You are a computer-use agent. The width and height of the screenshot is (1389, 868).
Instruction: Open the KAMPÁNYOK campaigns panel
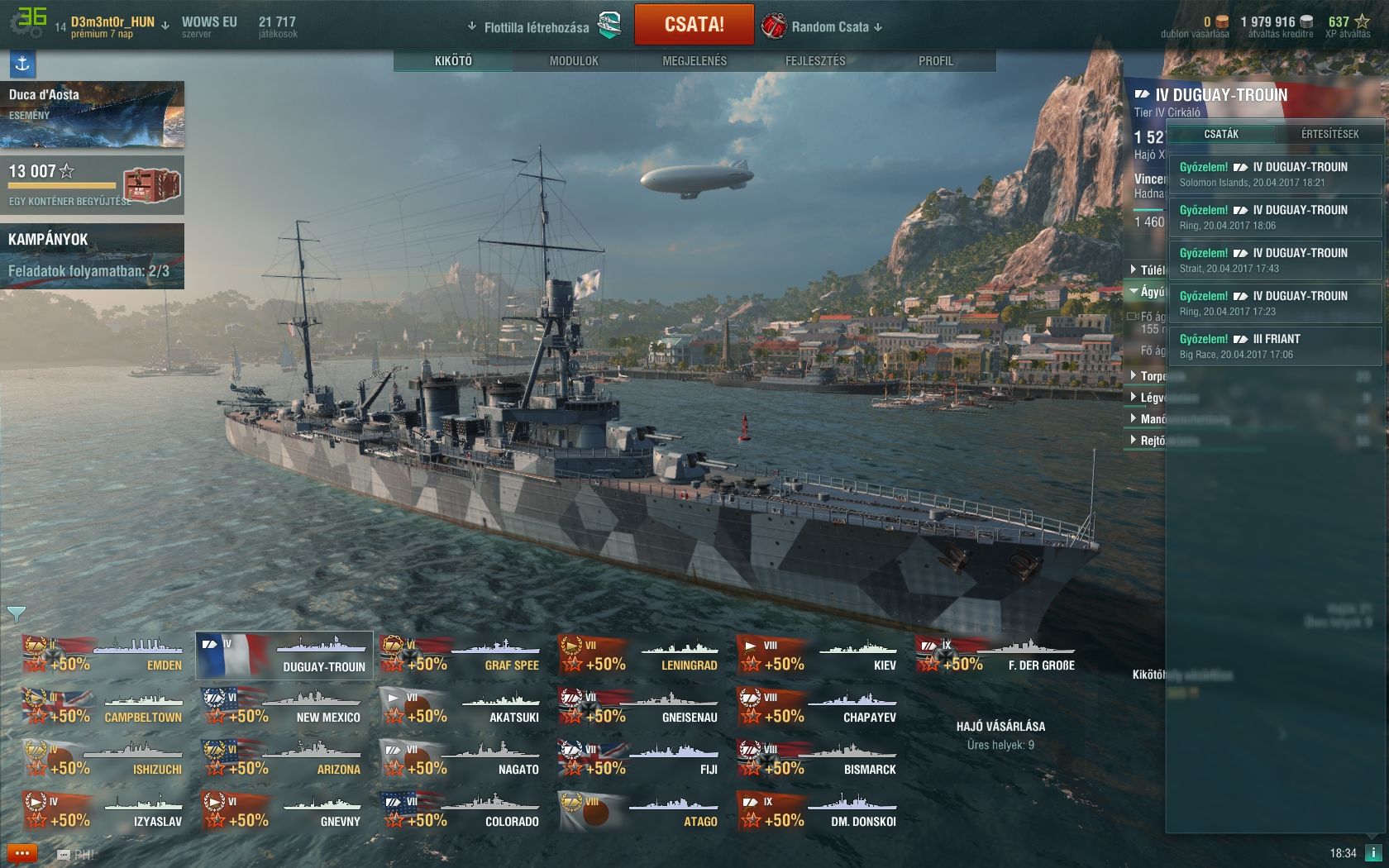pos(92,255)
